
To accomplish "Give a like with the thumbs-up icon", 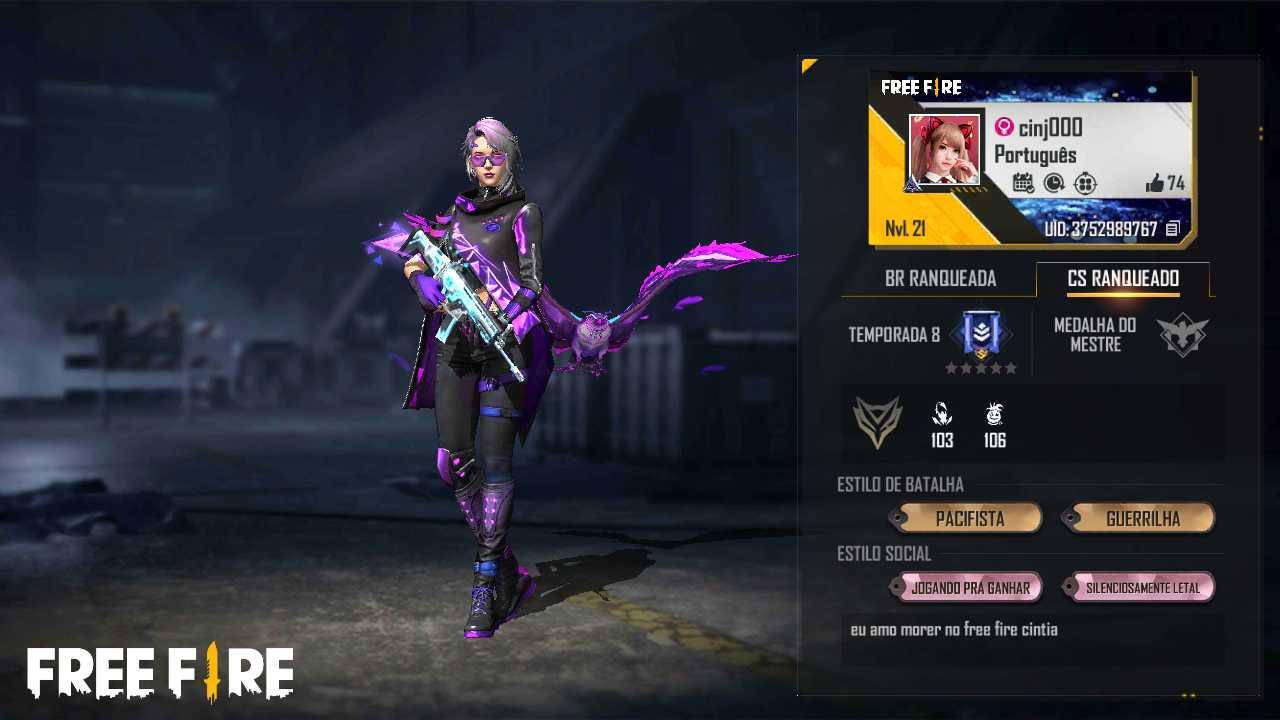I will [1155, 183].
